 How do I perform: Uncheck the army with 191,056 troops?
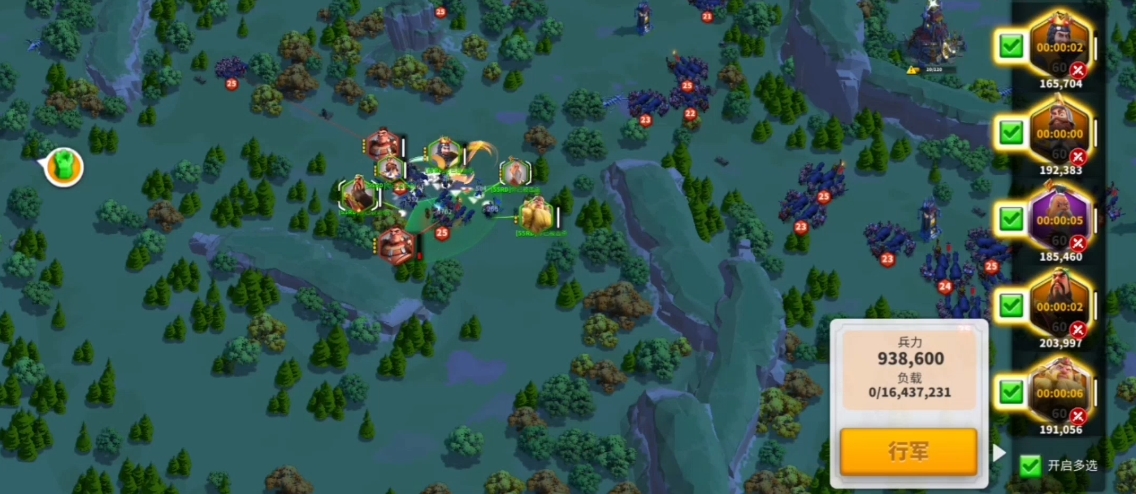1011,391
